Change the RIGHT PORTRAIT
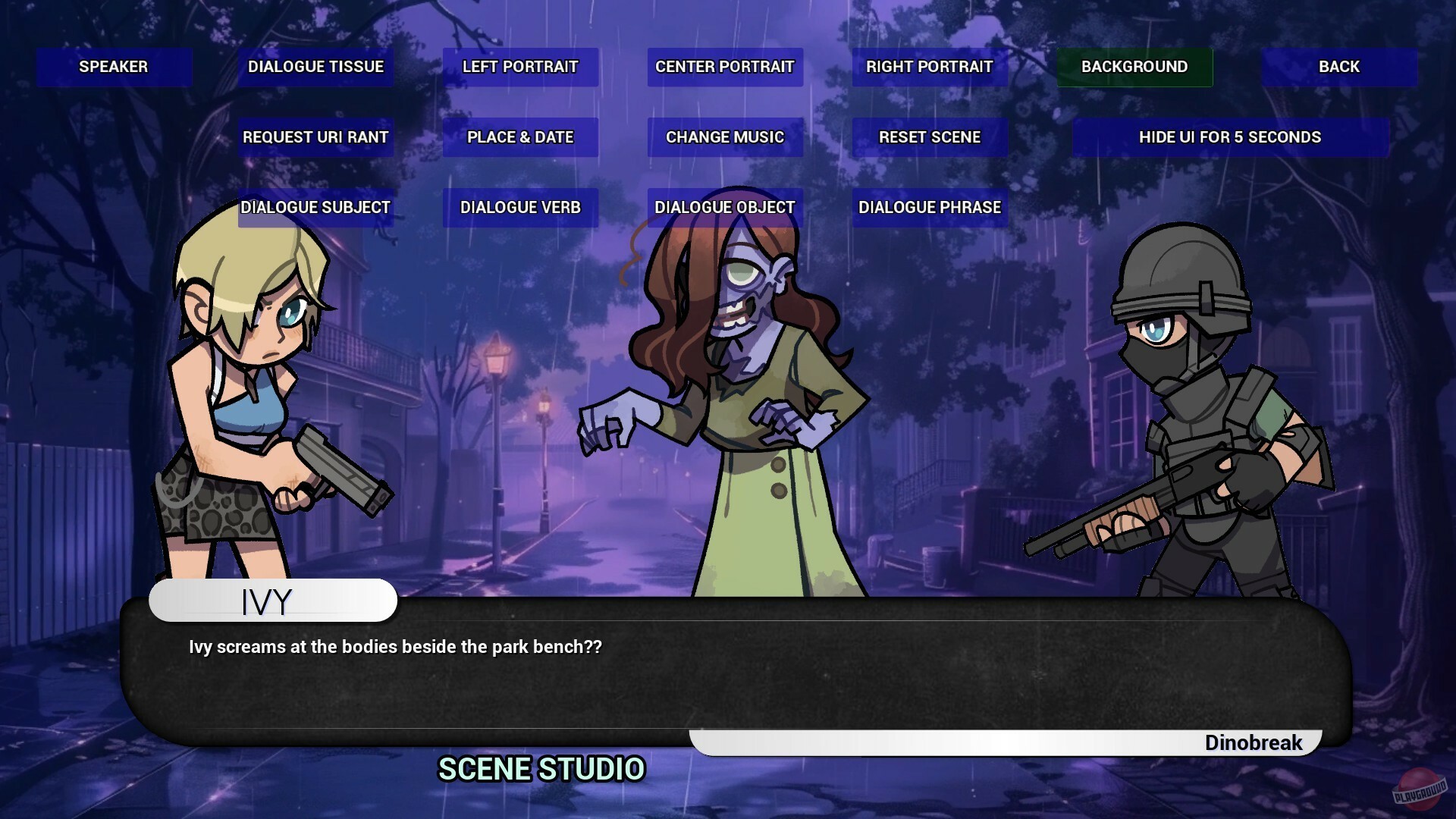This screenshot has width=1456, height=819. pyautogui.click(x=929, y=67)
